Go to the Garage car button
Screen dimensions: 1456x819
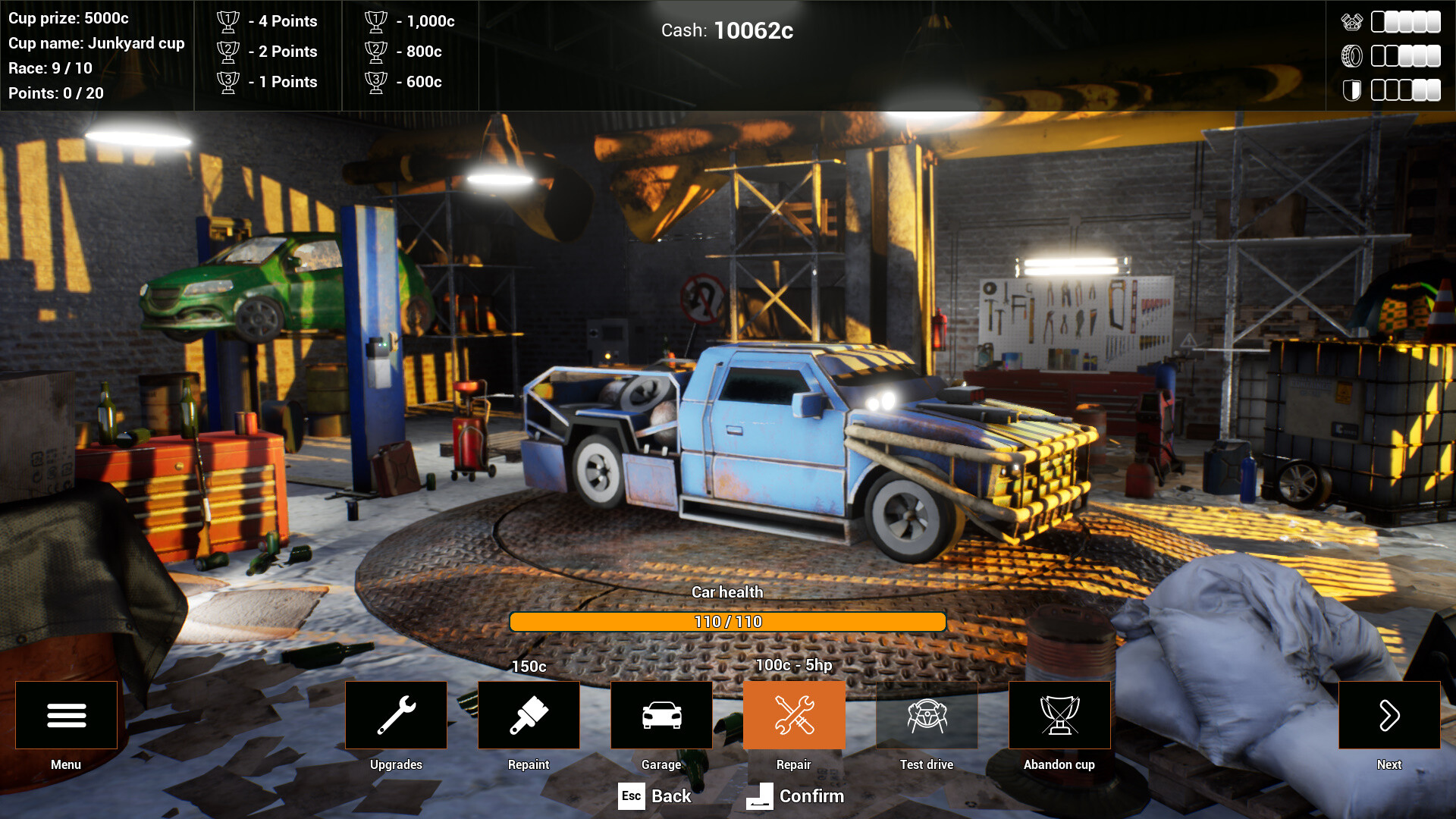661,715
